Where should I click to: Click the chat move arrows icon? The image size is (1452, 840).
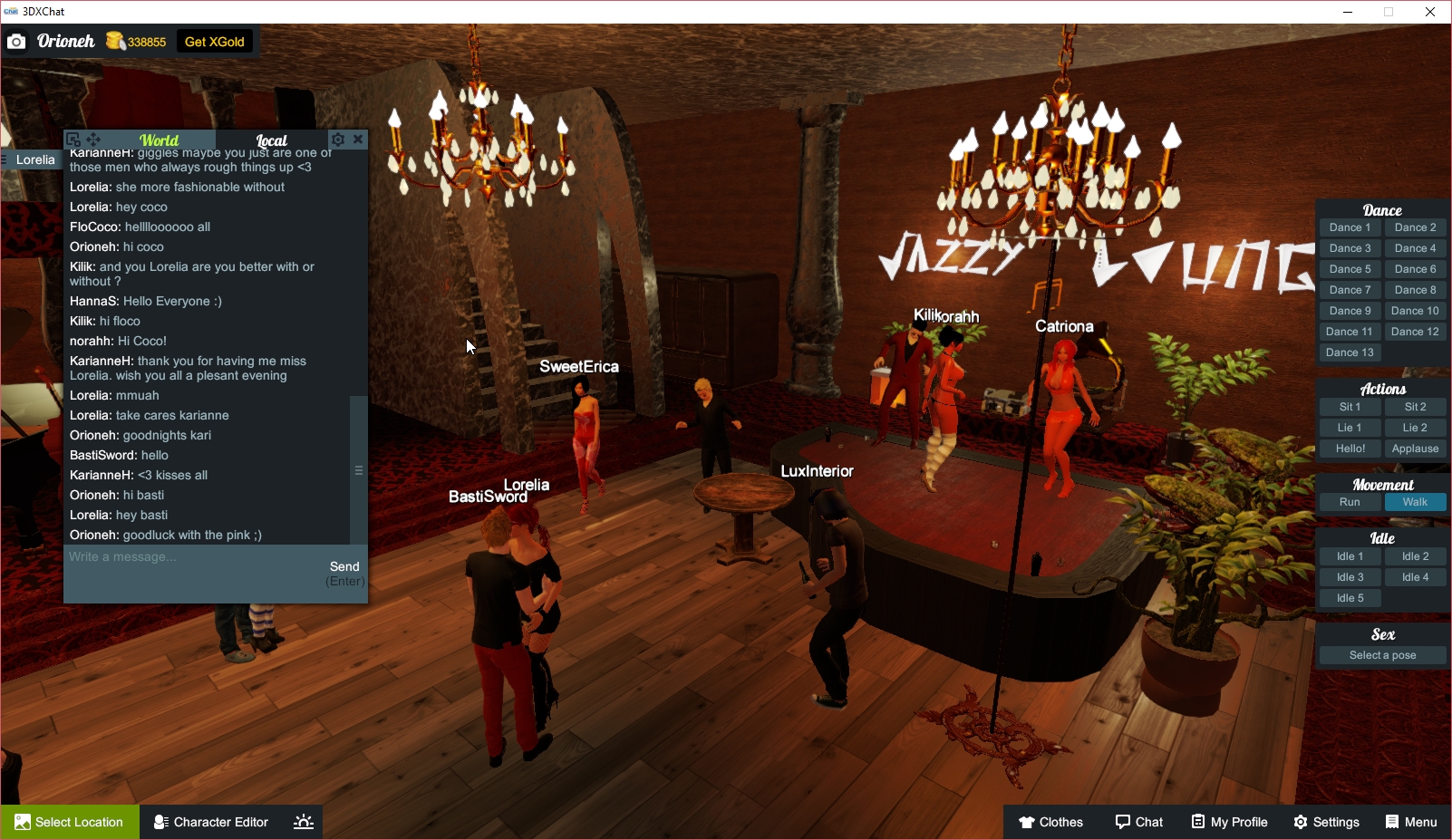[x=92, y=139]
